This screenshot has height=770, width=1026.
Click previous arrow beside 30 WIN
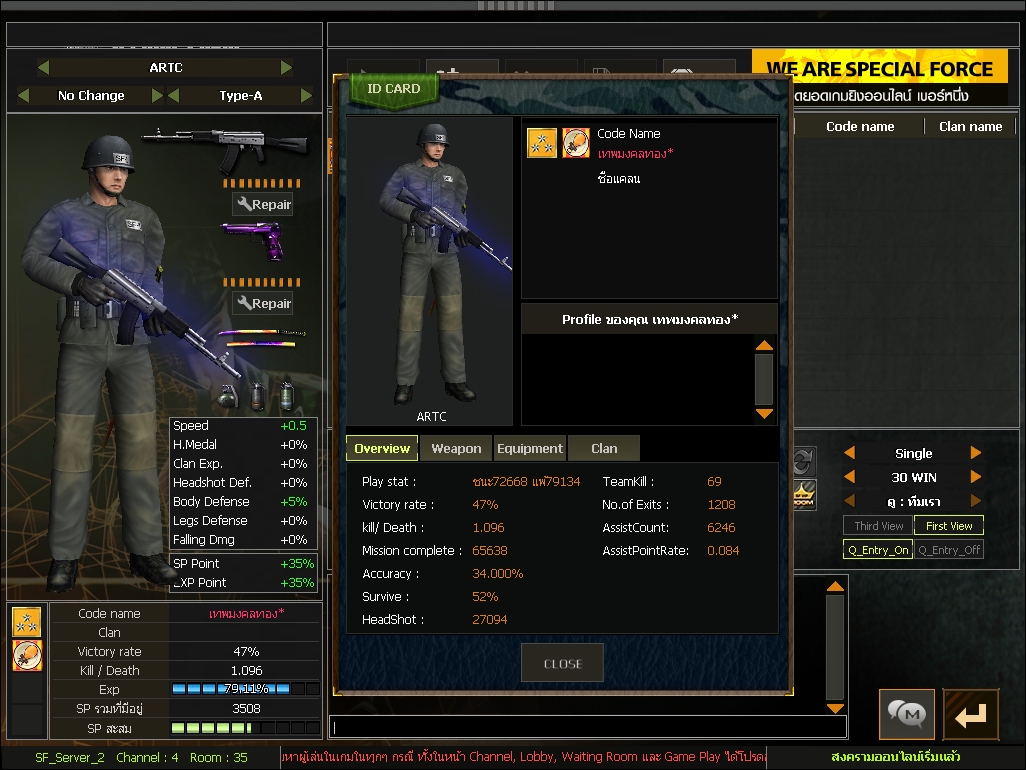coord(850,477)
